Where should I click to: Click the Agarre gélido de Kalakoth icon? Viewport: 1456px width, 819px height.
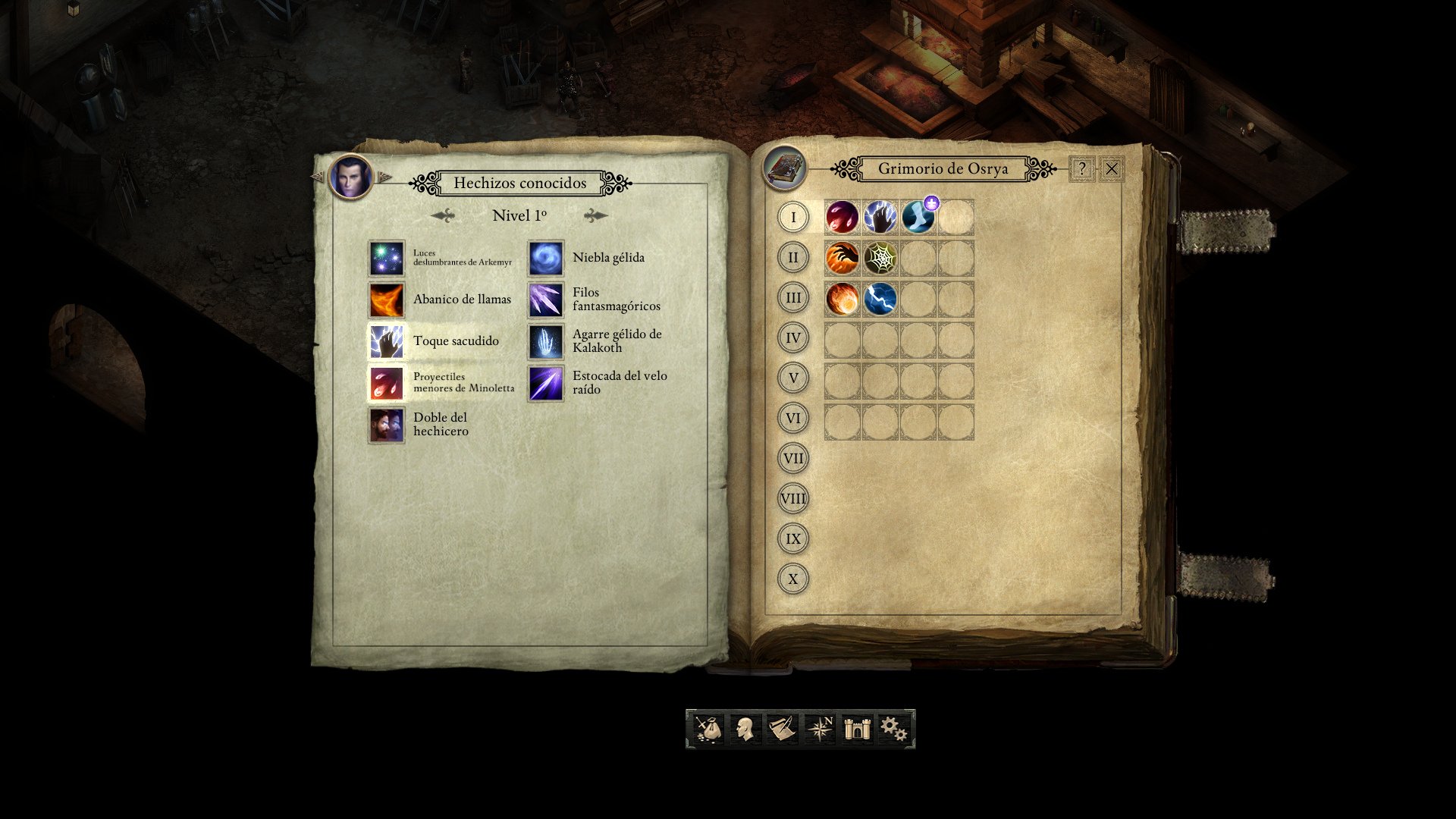click(545, 340)
